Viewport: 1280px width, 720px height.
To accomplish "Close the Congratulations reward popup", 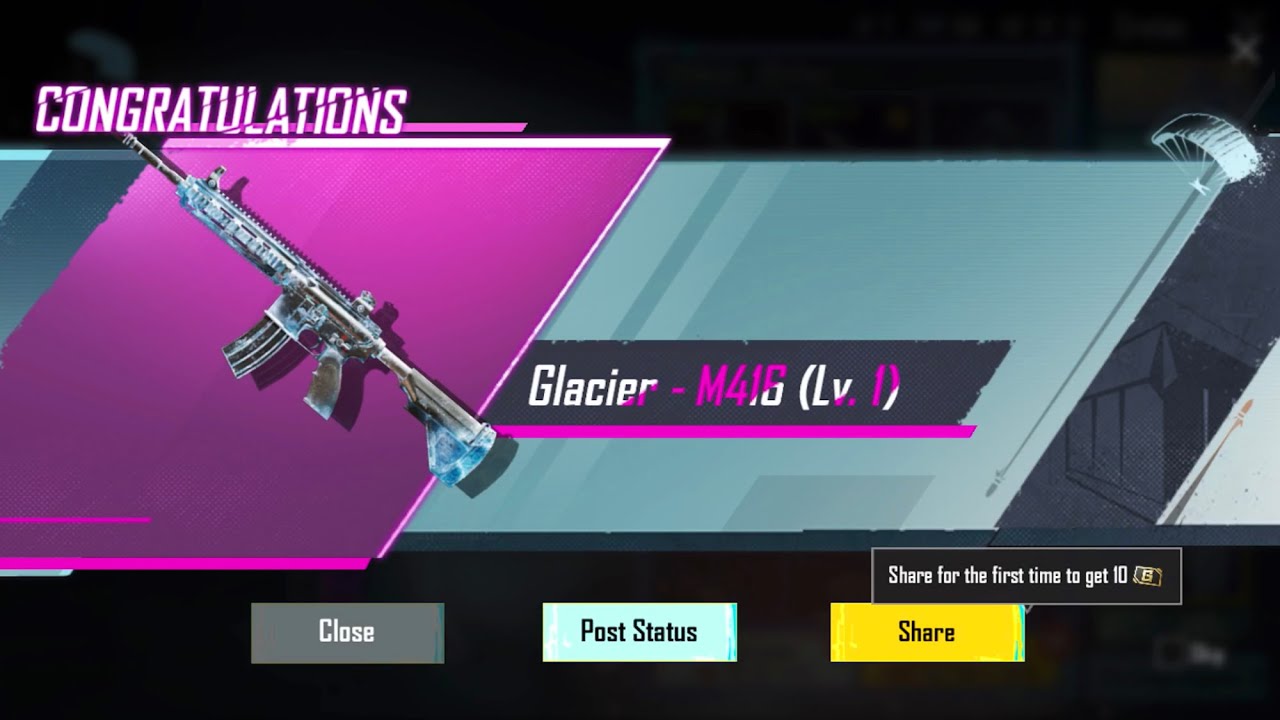I will pyautogui.click(x=347, y=632).
